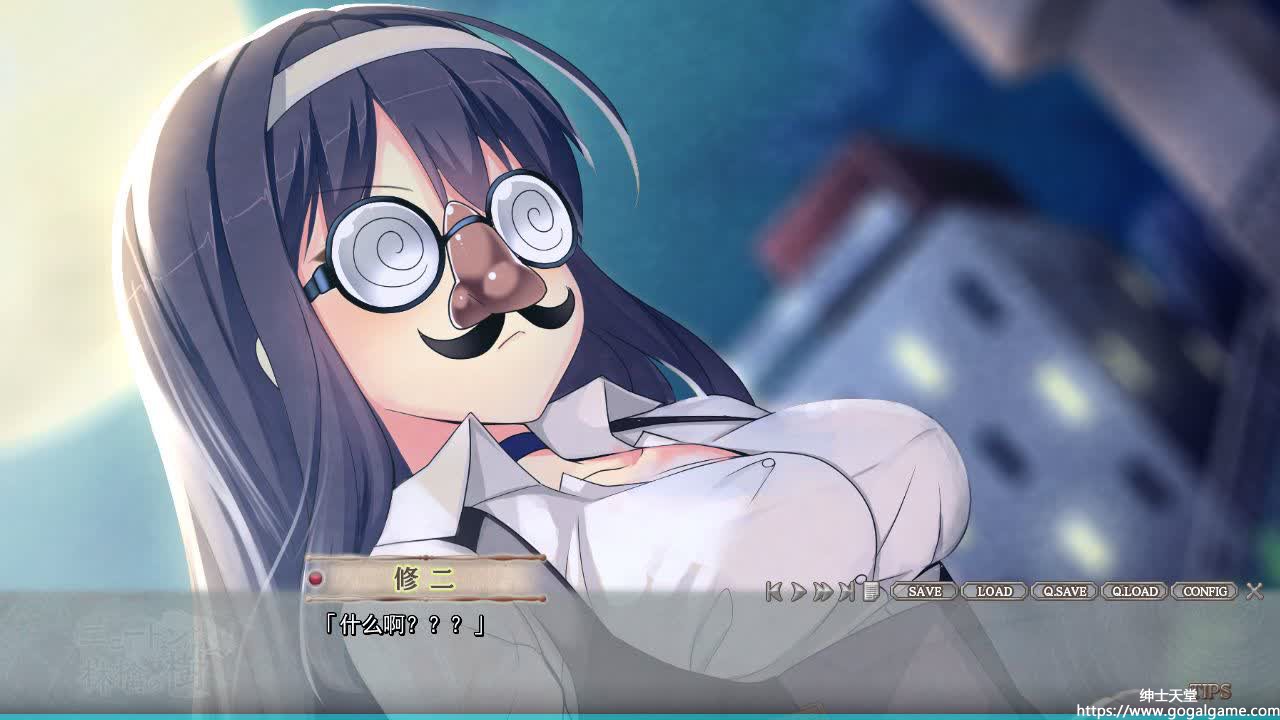Start auto-play with the single arrow icon
Screen dimensions: 1280x720
tap(798, 592)
